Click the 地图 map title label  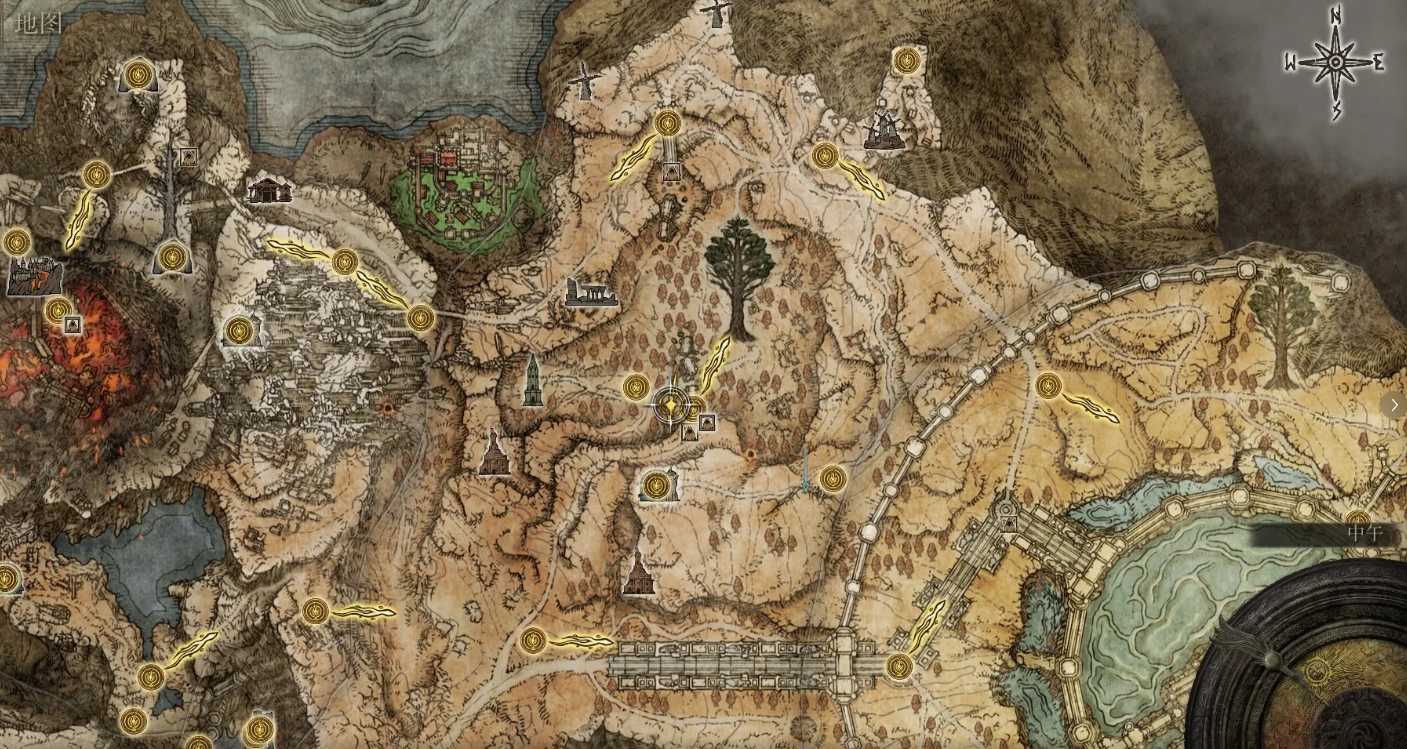coord(35,22)
